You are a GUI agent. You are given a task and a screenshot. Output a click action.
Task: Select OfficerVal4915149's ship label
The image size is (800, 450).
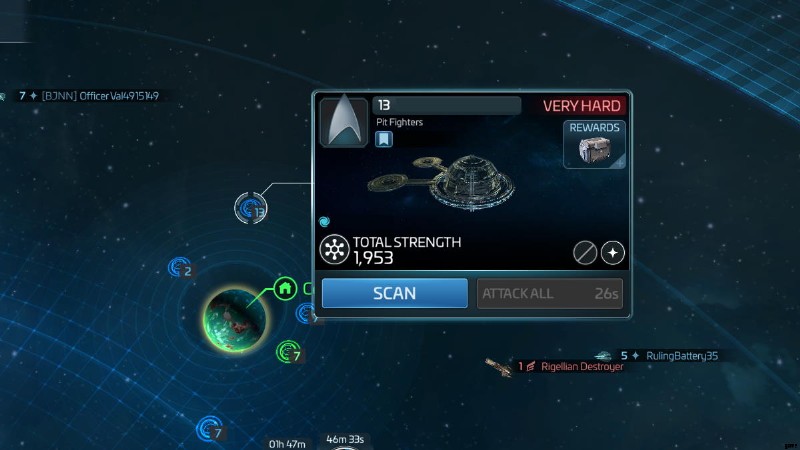point(100,96)
